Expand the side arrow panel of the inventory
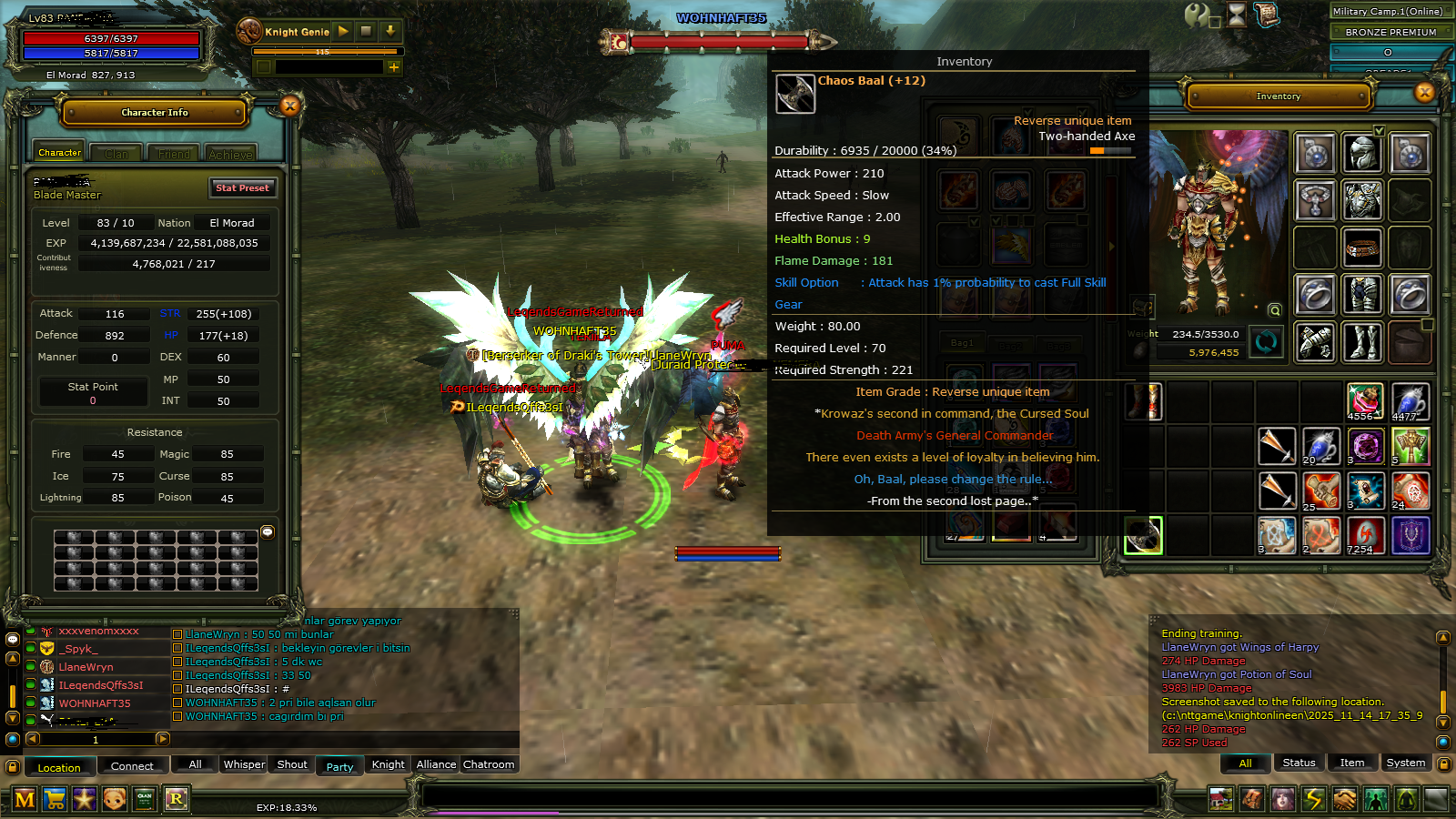 click(1111, 245)
